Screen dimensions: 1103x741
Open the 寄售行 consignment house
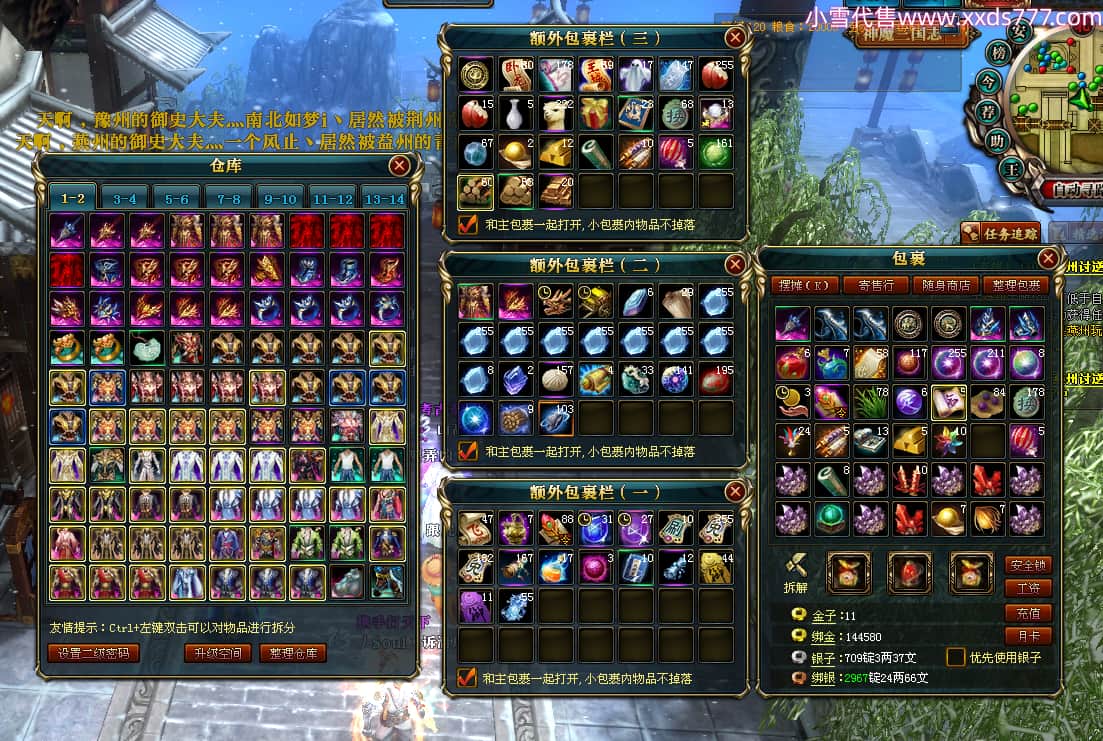click(x=875, y=285)
